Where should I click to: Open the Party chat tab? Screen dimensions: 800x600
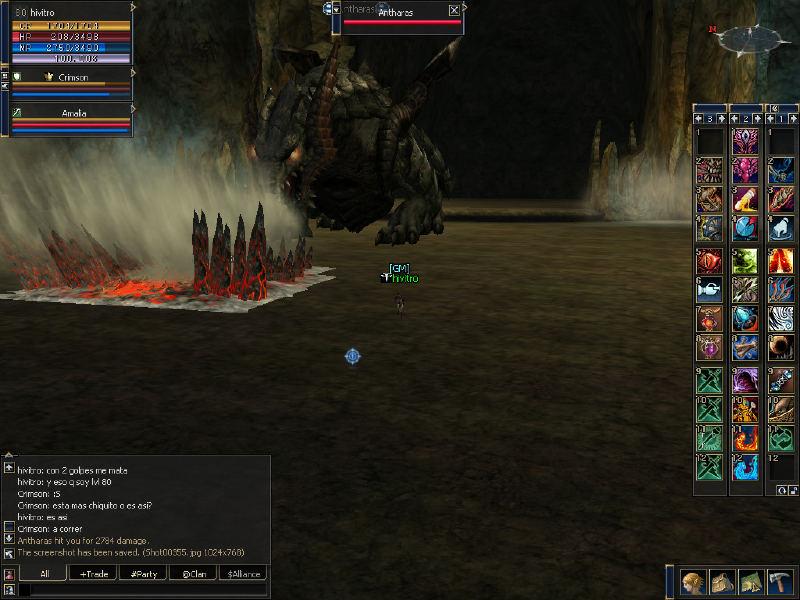click(x=142, y=574)
